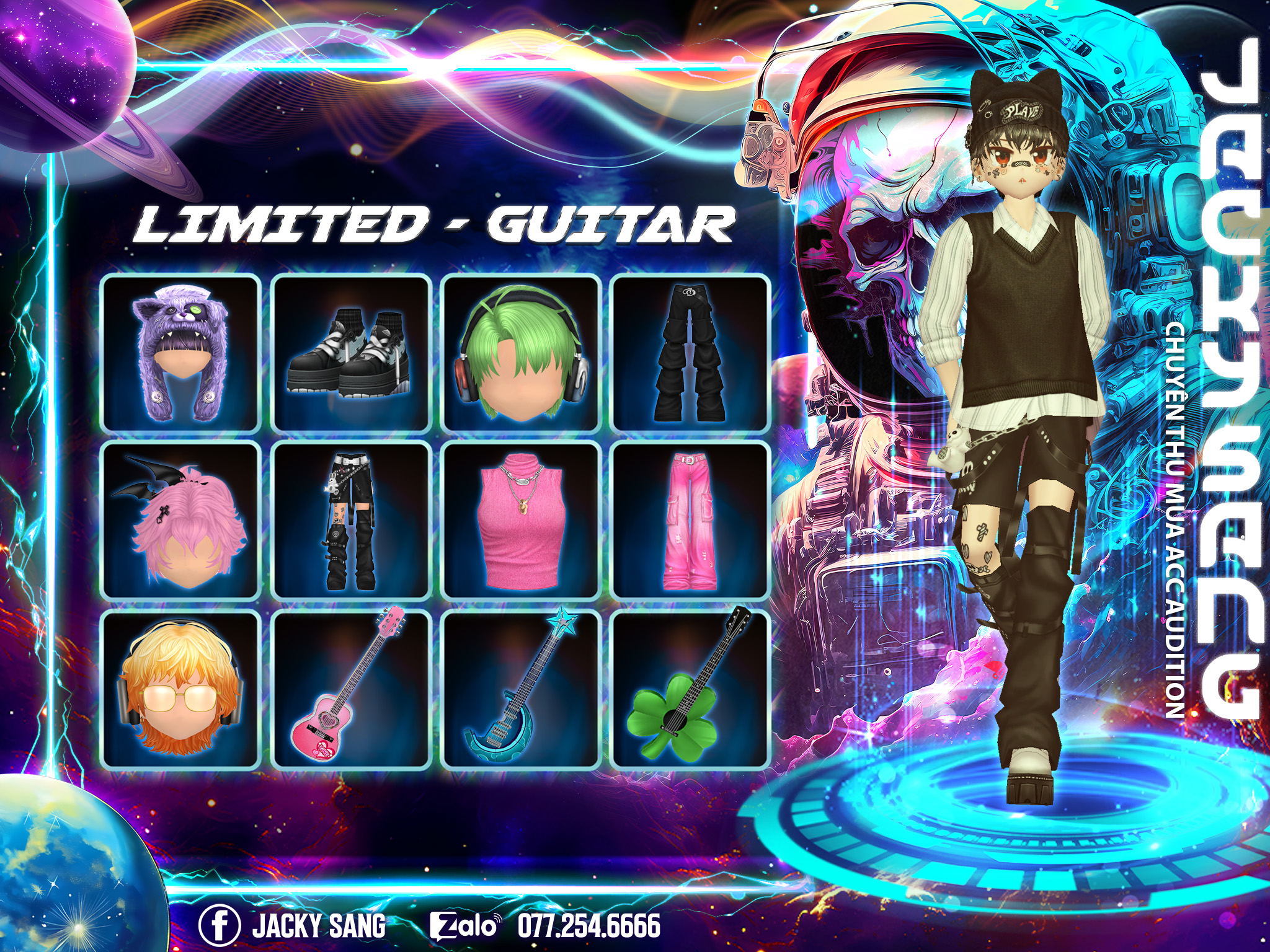Pick the pink heart guitar tile

pos(350,689)
